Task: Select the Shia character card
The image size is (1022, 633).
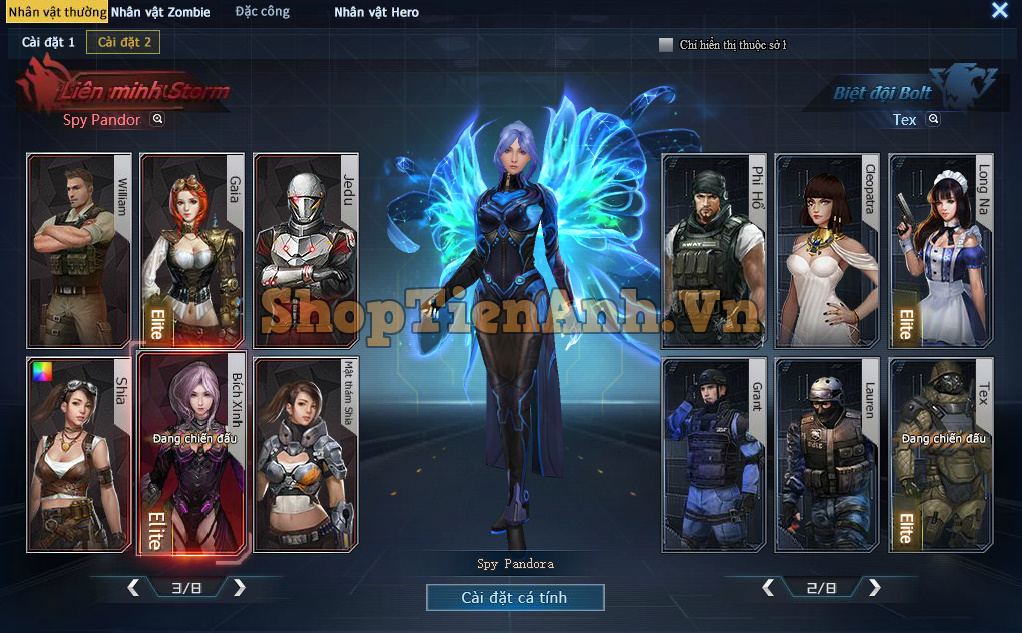Action: pos(79,454)
